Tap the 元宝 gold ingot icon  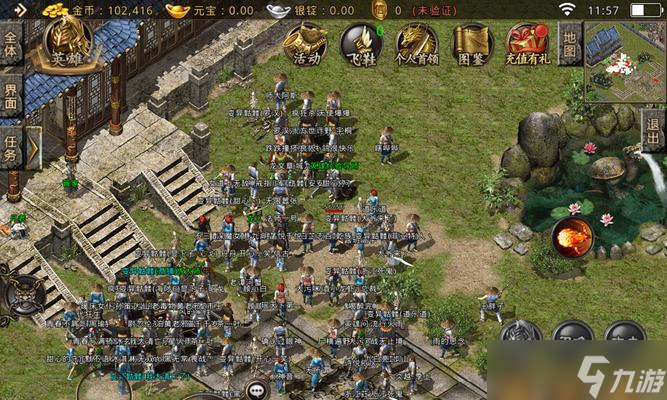tap(178, 10)
